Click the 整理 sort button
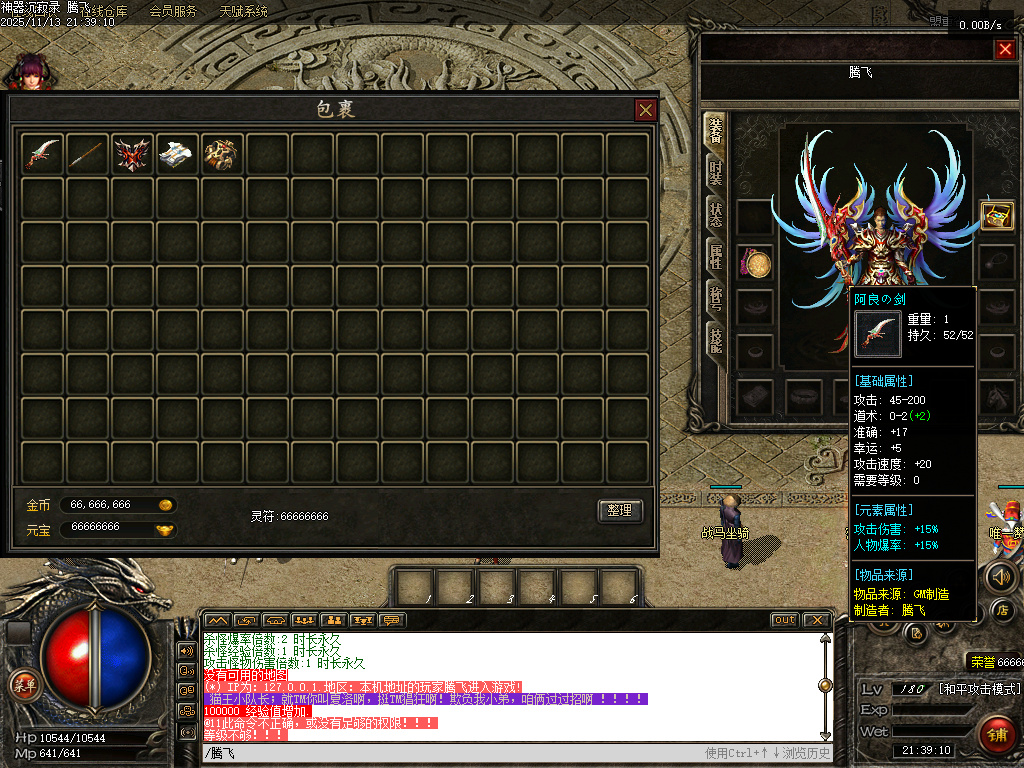 (x=619, y=510)
